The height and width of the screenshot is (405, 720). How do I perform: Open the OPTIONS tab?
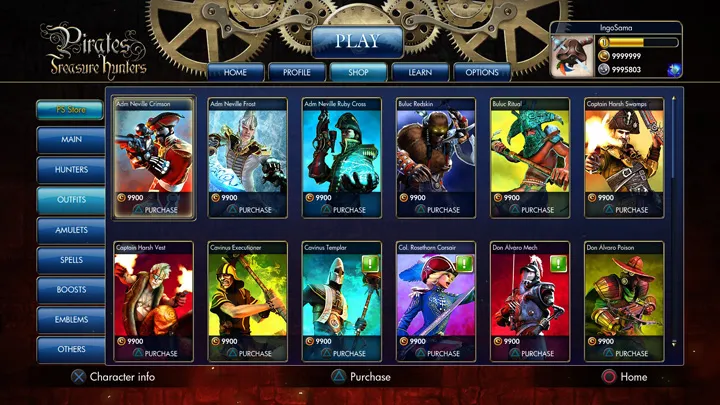click(x=482, y=72)
